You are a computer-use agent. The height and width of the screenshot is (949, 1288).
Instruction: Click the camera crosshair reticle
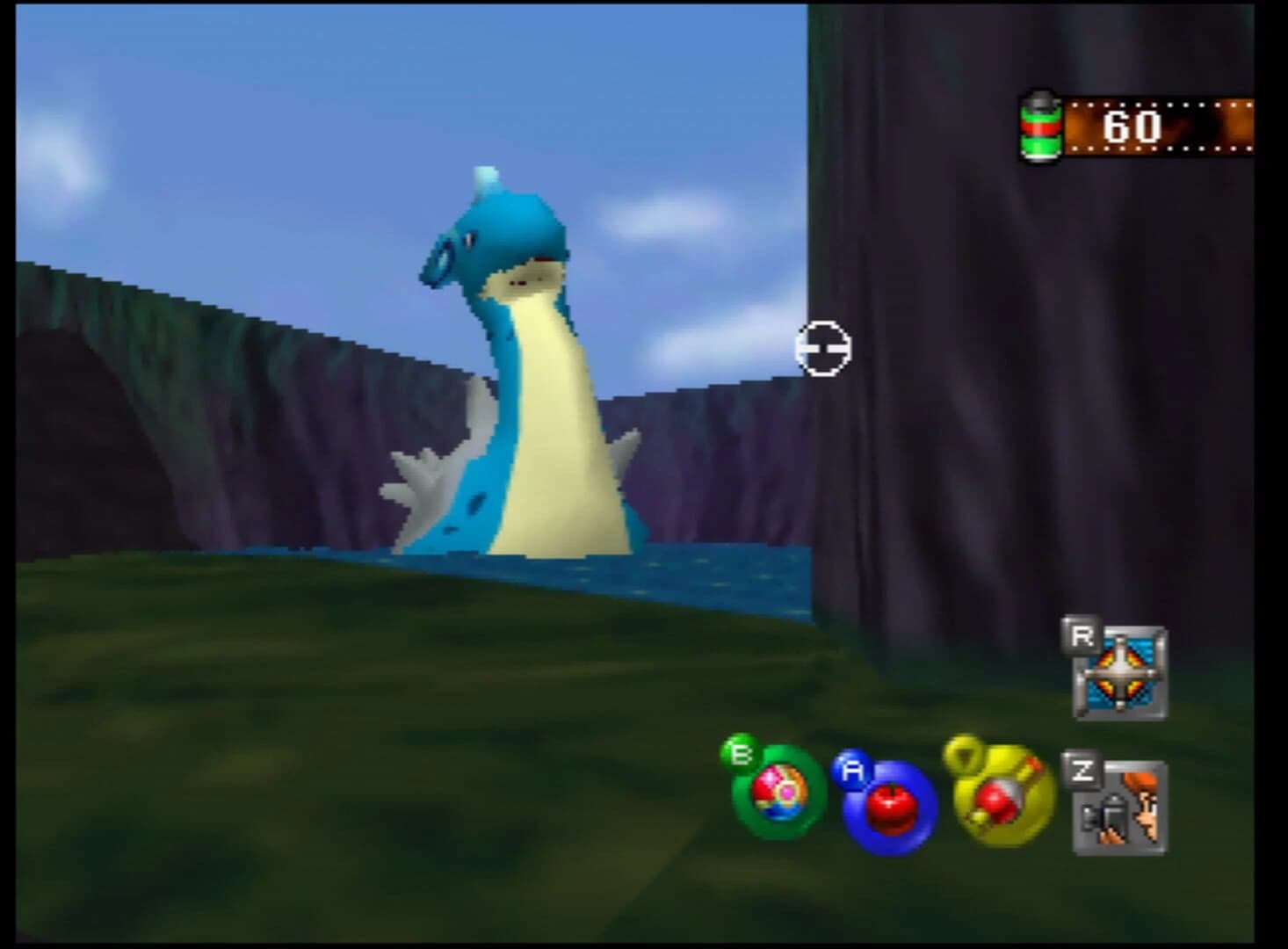click(823, 350)
